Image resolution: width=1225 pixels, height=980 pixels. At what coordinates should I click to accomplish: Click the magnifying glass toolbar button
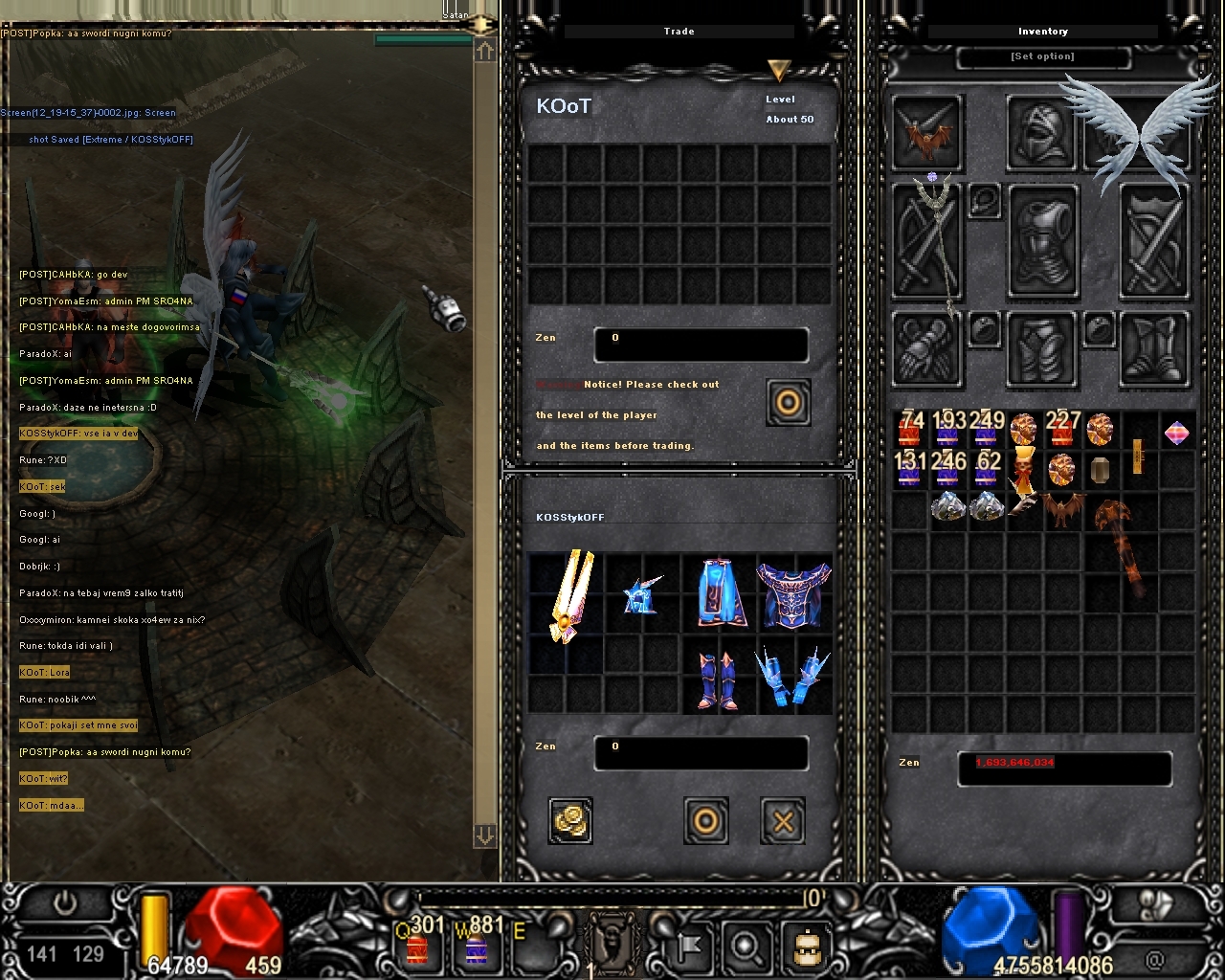click(x=746, y=947)
